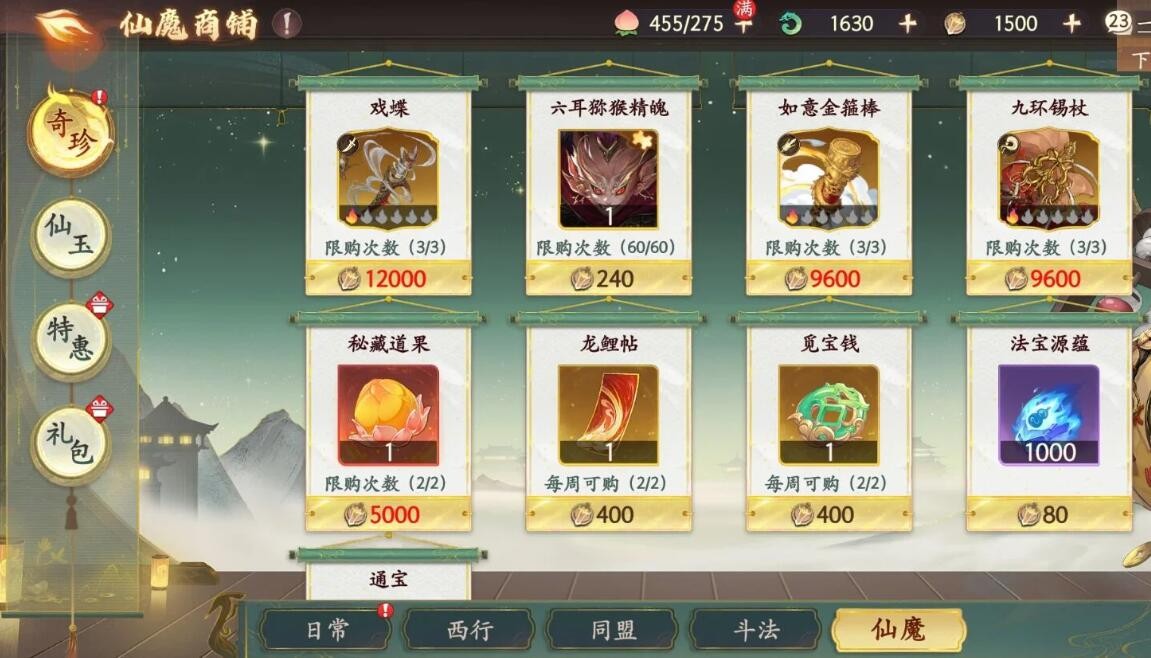Go back using the top-left wing icon
This screenshot has height=658, width=1151.
64,25
